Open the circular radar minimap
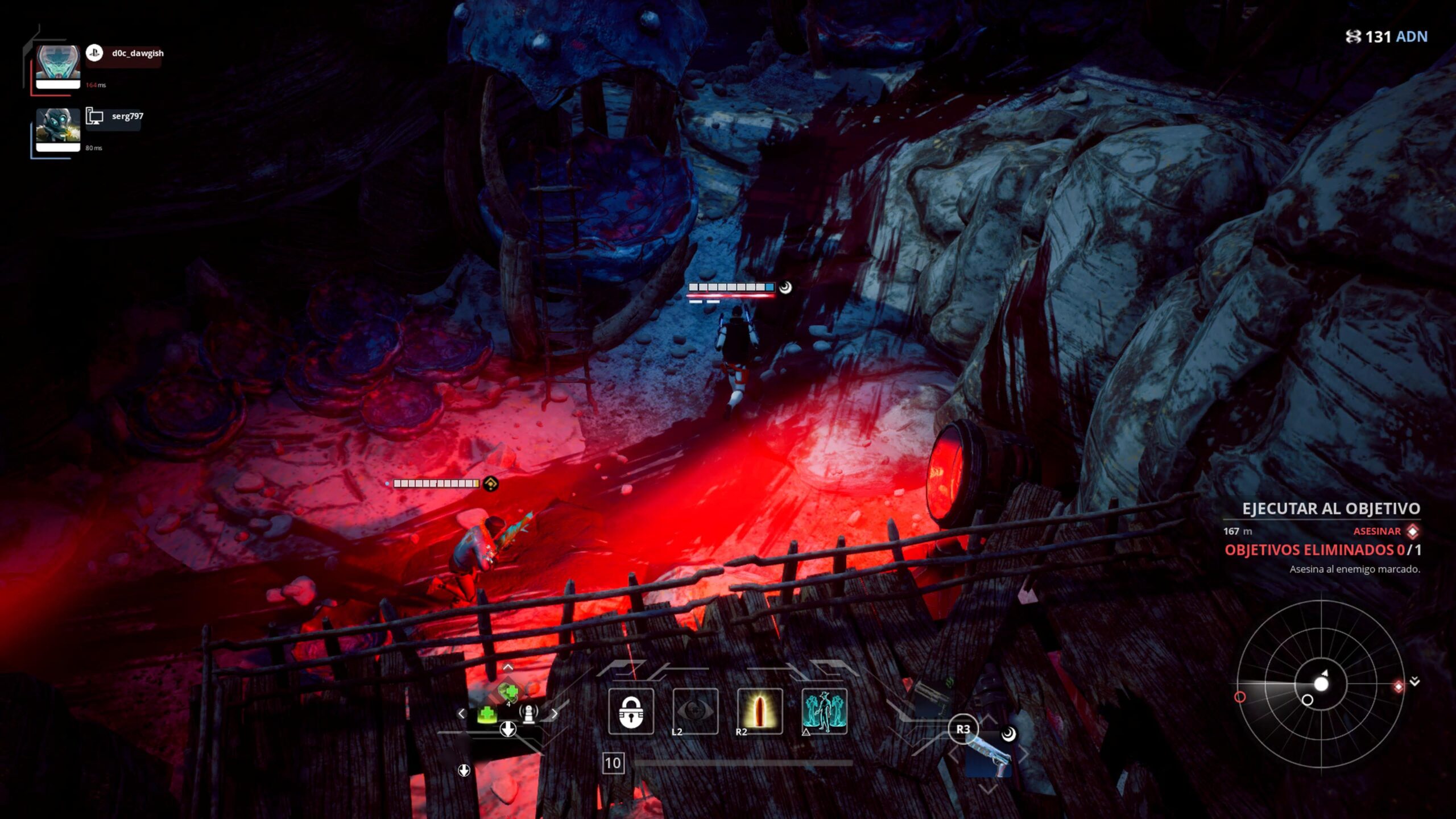 pyautogui.click(x=1321, y=684)
